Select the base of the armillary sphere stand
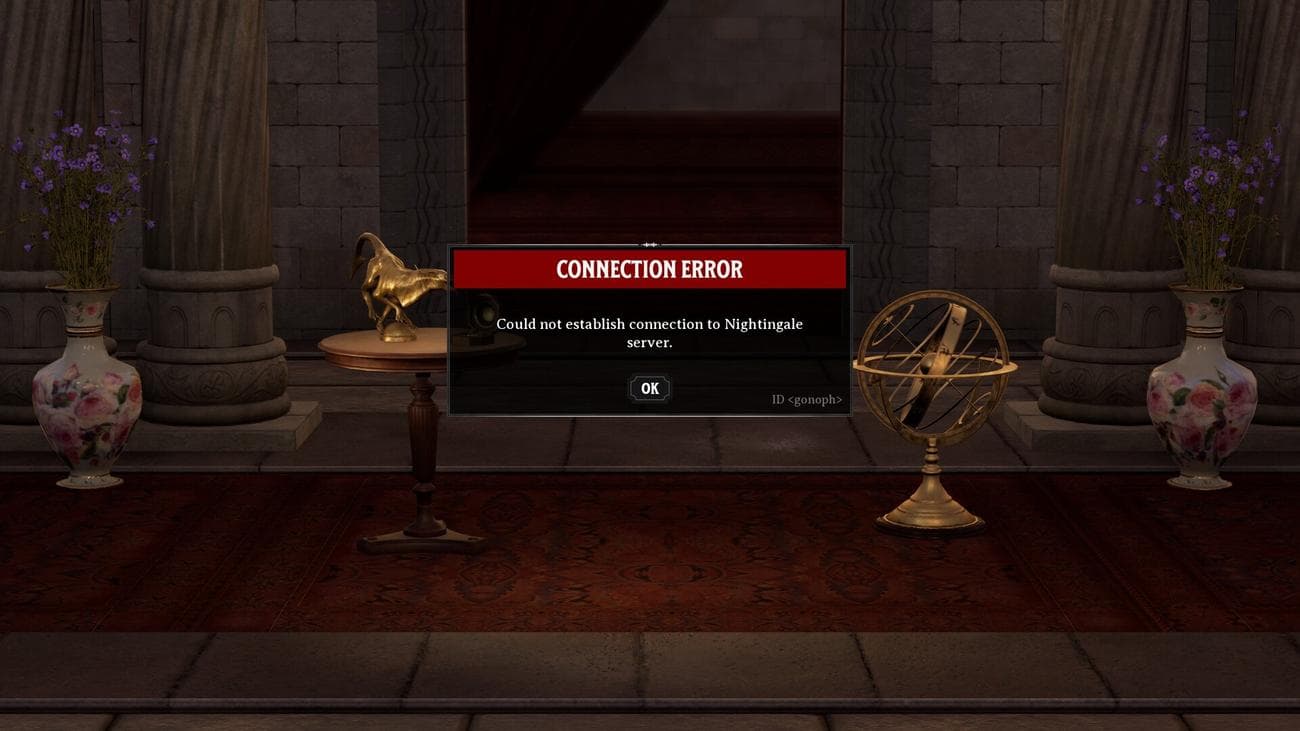The height and width of the screenshot is (731, 1300). coord(930,510)
